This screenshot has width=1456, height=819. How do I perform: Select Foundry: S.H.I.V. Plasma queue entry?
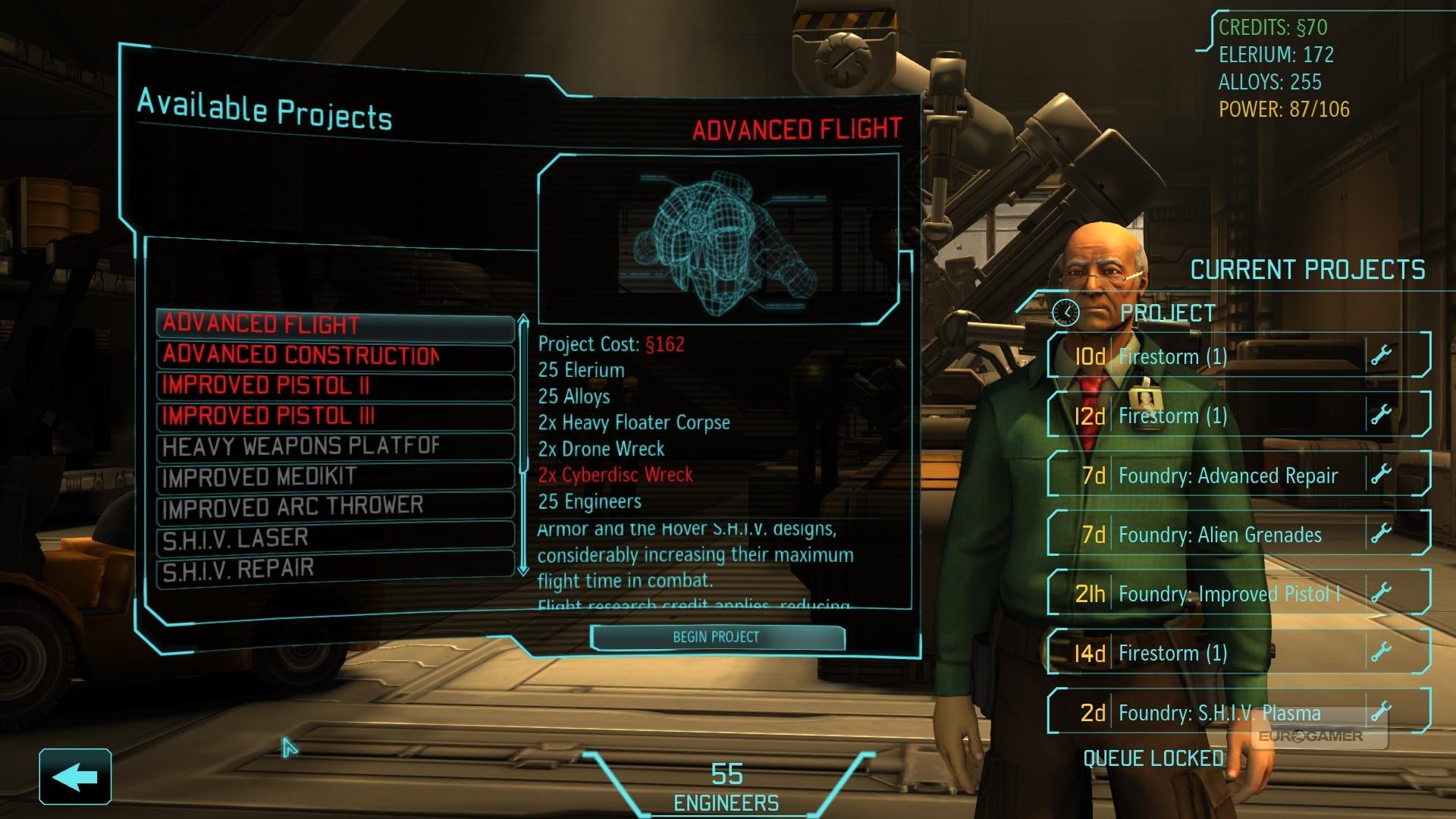(x=1219, y=713)
